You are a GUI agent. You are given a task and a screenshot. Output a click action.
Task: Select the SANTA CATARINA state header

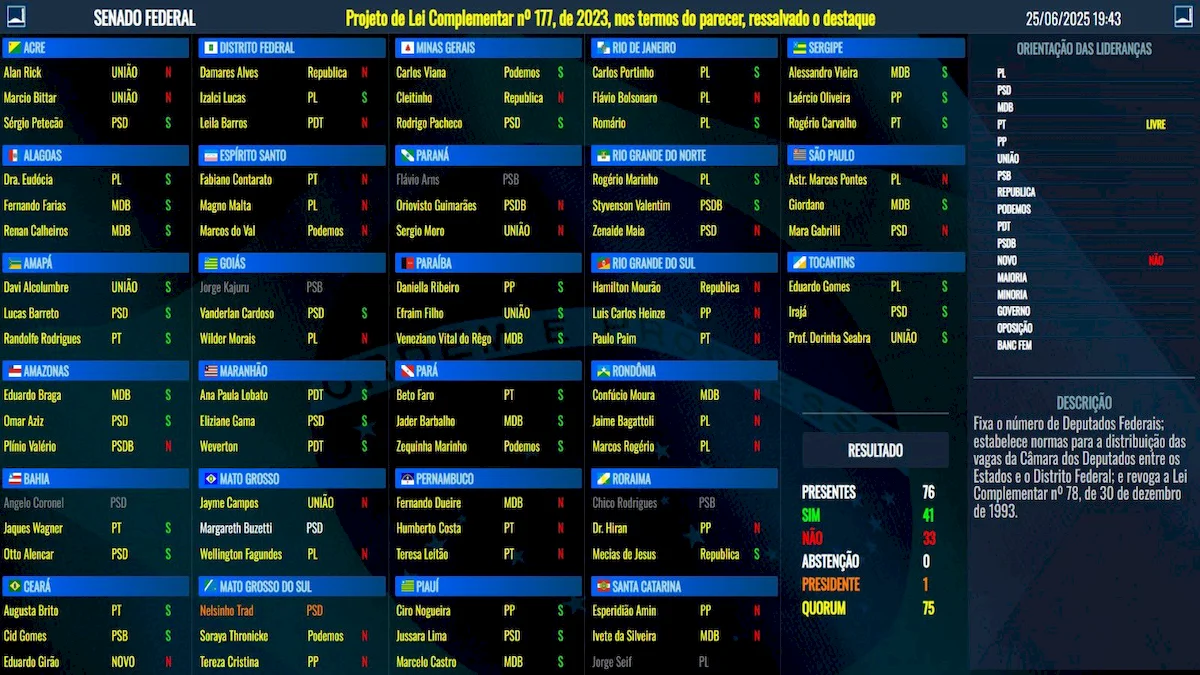coord(683,586)
